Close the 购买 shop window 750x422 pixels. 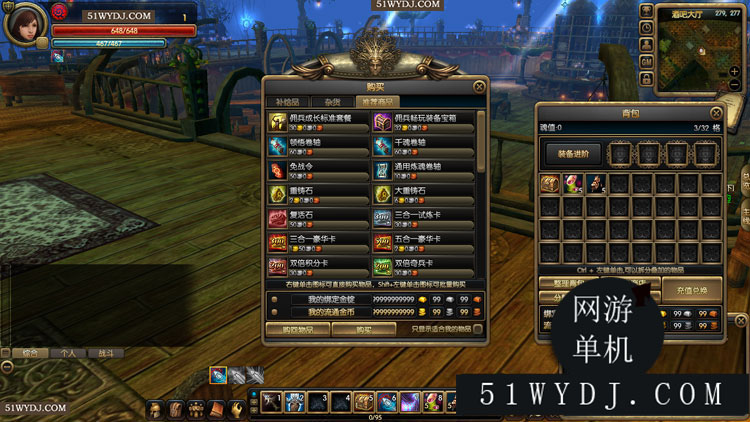tap(479, 87)
